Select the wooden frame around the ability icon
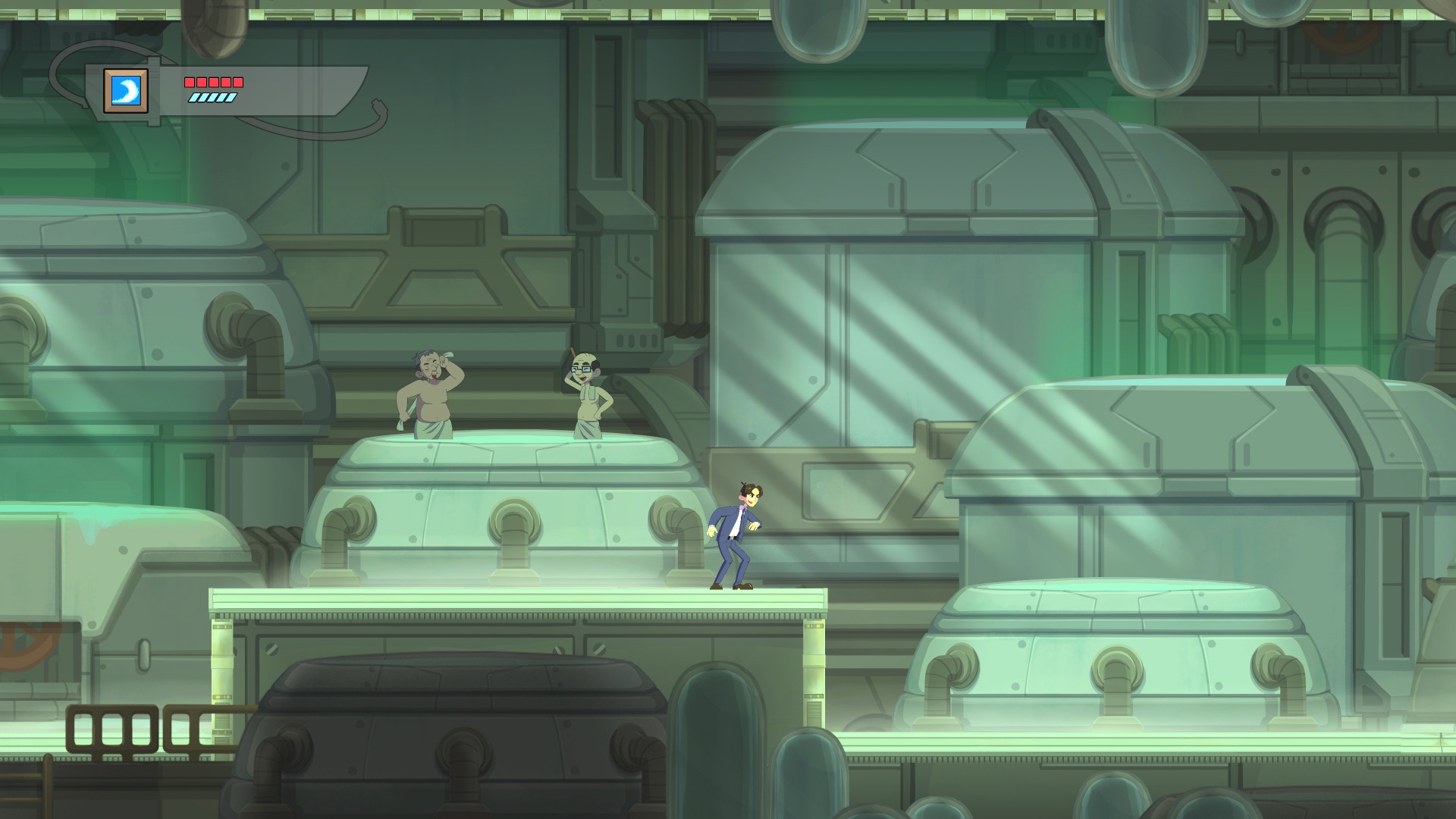Viewport: 1456px width, 819px height. (109, 74)
